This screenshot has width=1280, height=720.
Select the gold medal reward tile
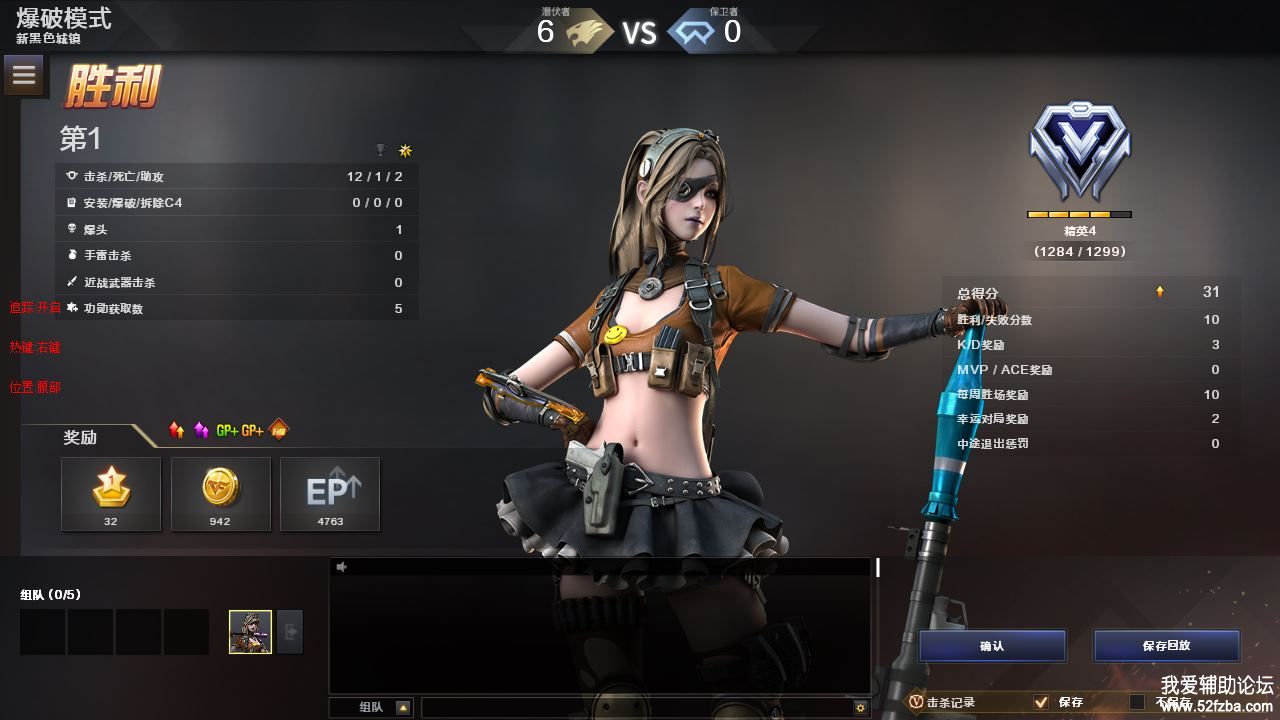click(x=111, y=494)
